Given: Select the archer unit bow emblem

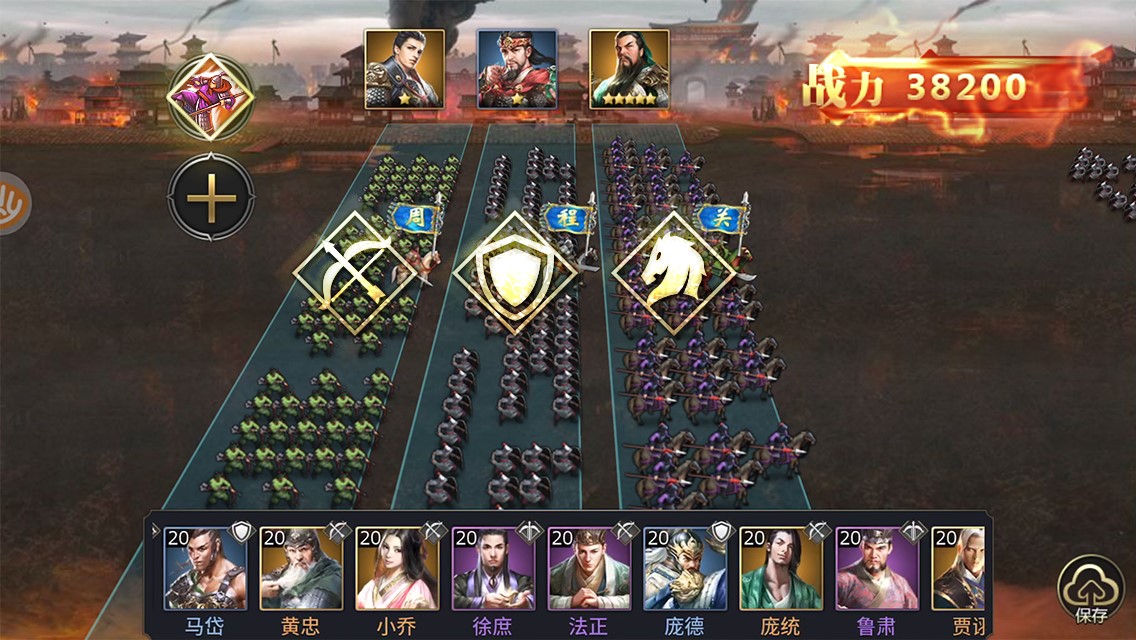Looking at the screenshot, I should [354, 272].
